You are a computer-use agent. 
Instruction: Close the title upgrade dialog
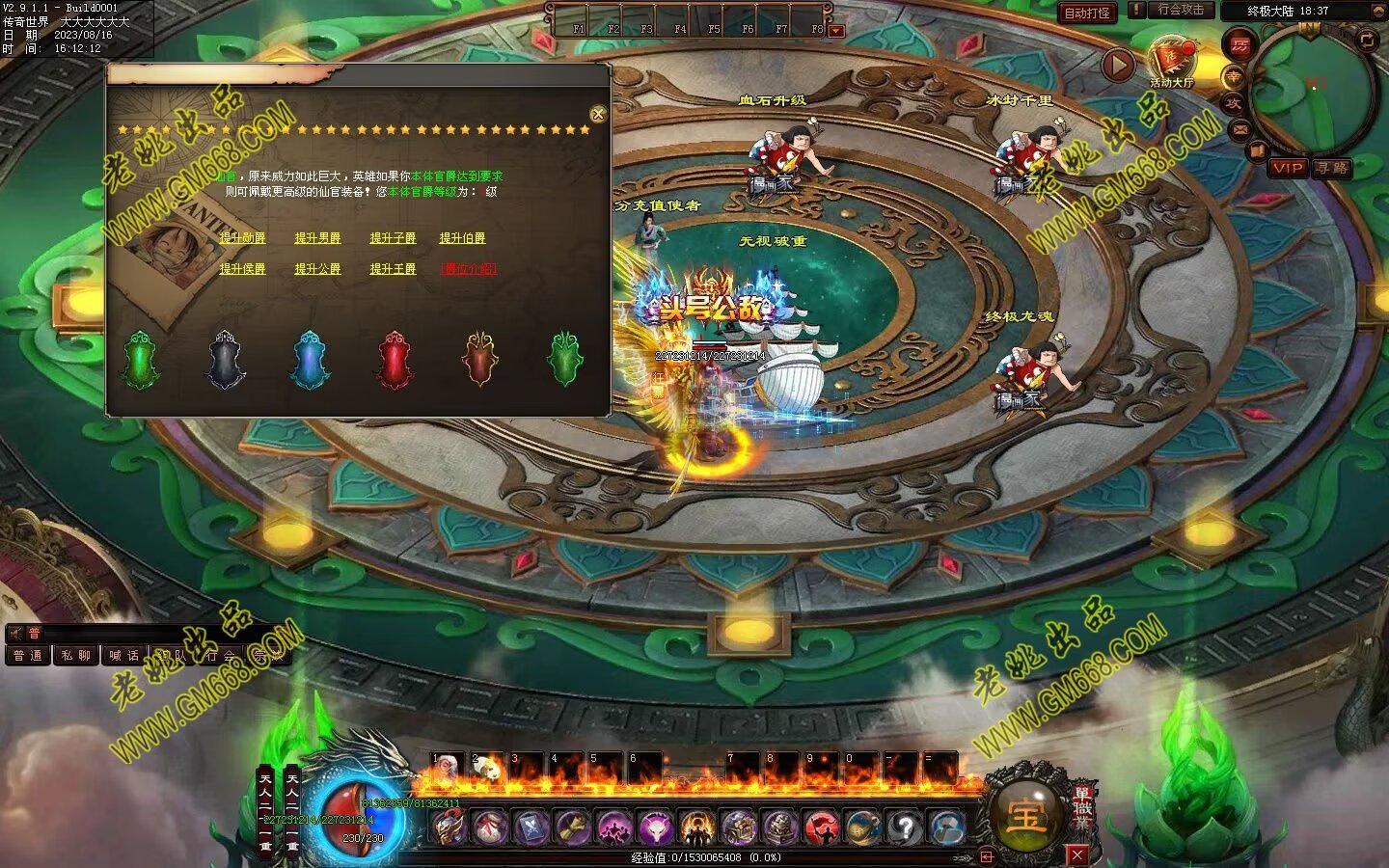pyautogui.click(x=598, y=114)
